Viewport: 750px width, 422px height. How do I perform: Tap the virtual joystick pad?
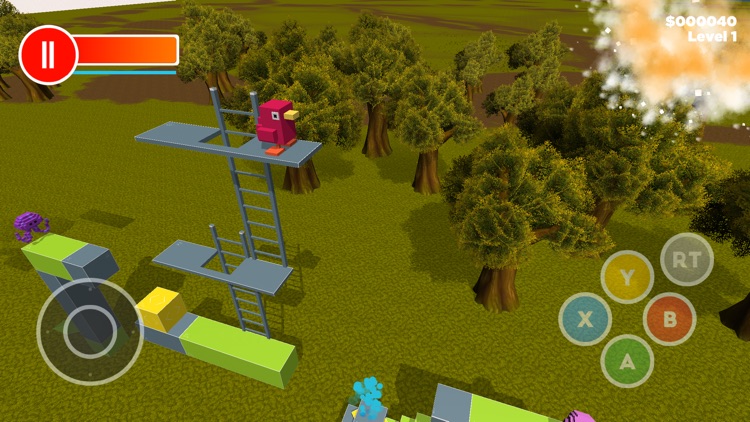[90, 331]
